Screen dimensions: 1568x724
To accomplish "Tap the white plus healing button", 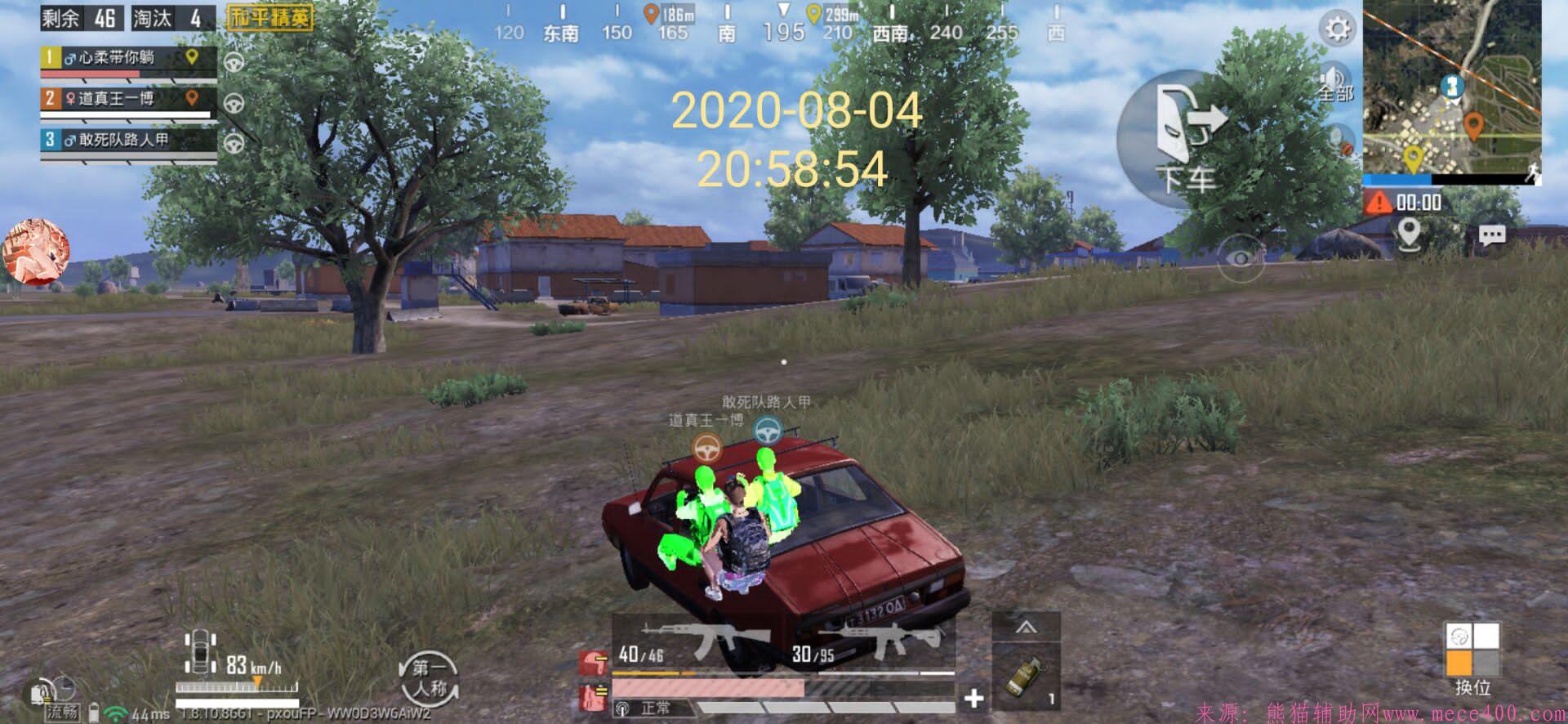I will coord(973,698).
